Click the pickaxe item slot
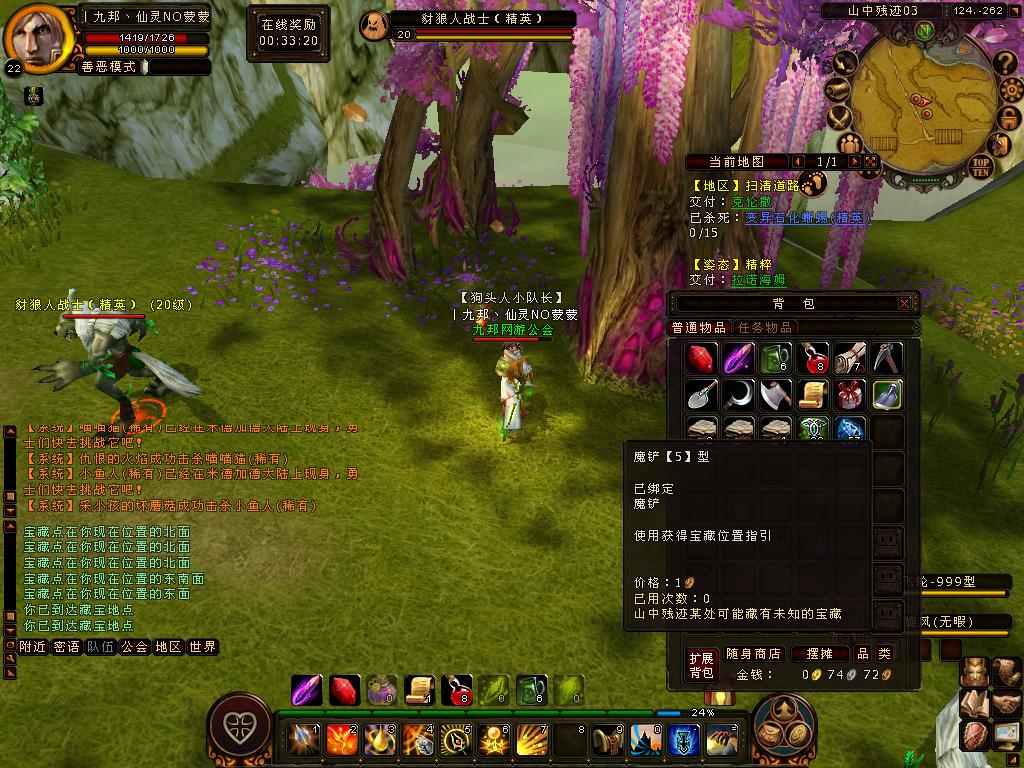The image size is (1024, 768). point(887,358)
